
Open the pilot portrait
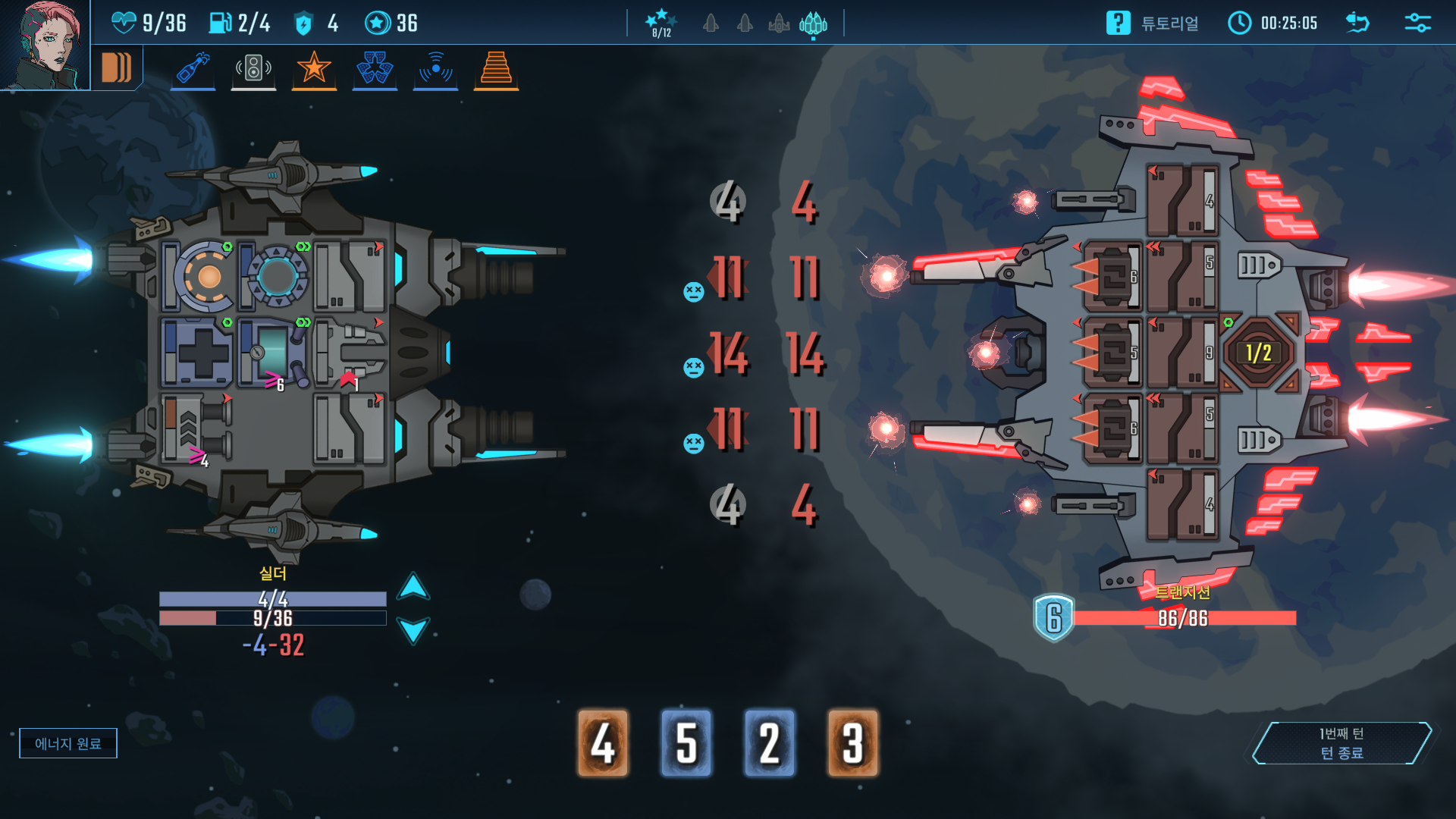pos(44,44)
